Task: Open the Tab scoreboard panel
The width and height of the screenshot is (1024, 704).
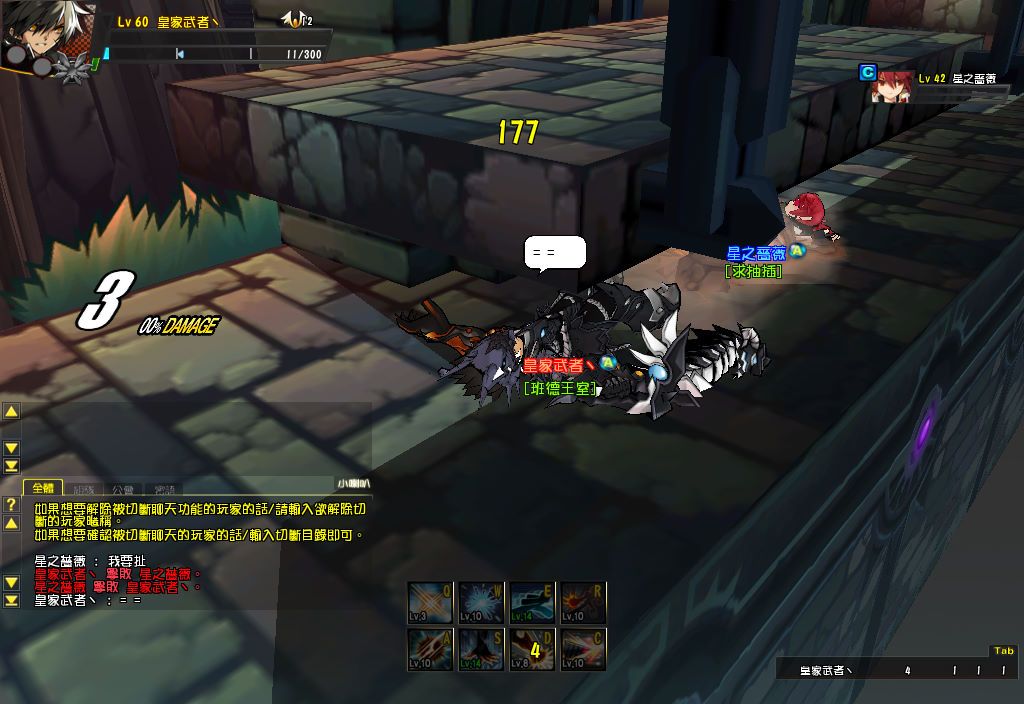Action: 1003,651
